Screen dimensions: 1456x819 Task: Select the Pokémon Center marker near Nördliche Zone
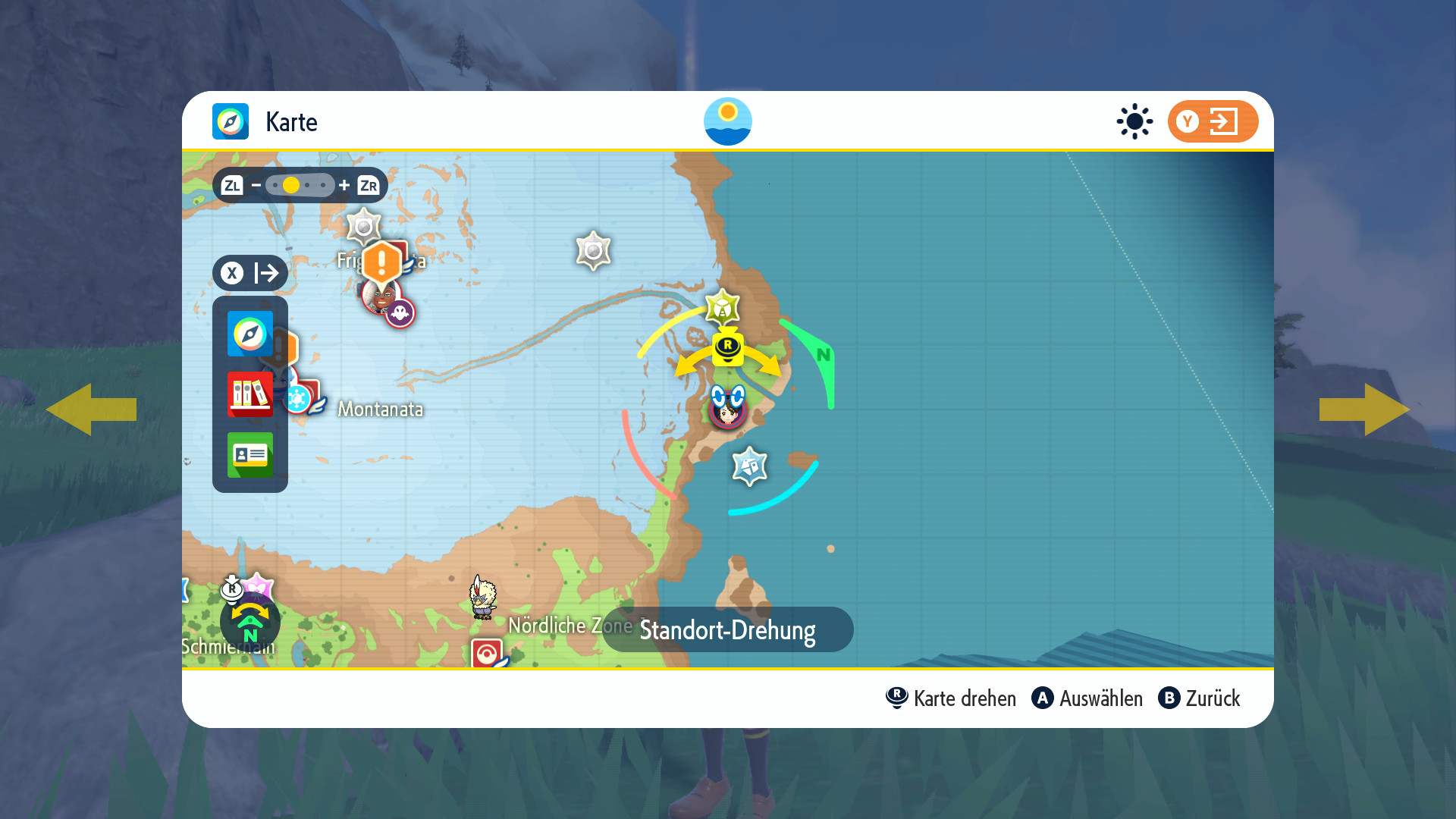487,654
